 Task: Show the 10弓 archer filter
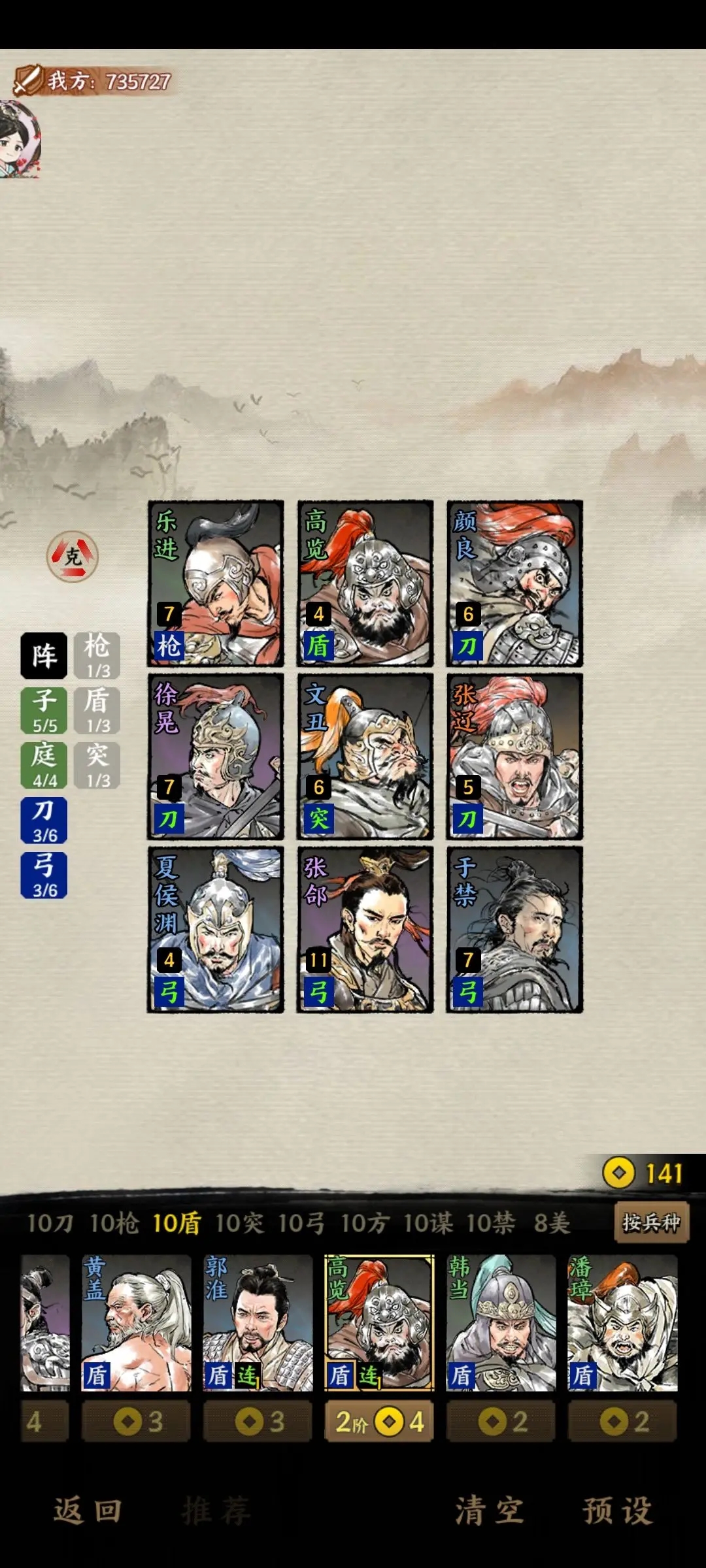tap(301, 1223)
